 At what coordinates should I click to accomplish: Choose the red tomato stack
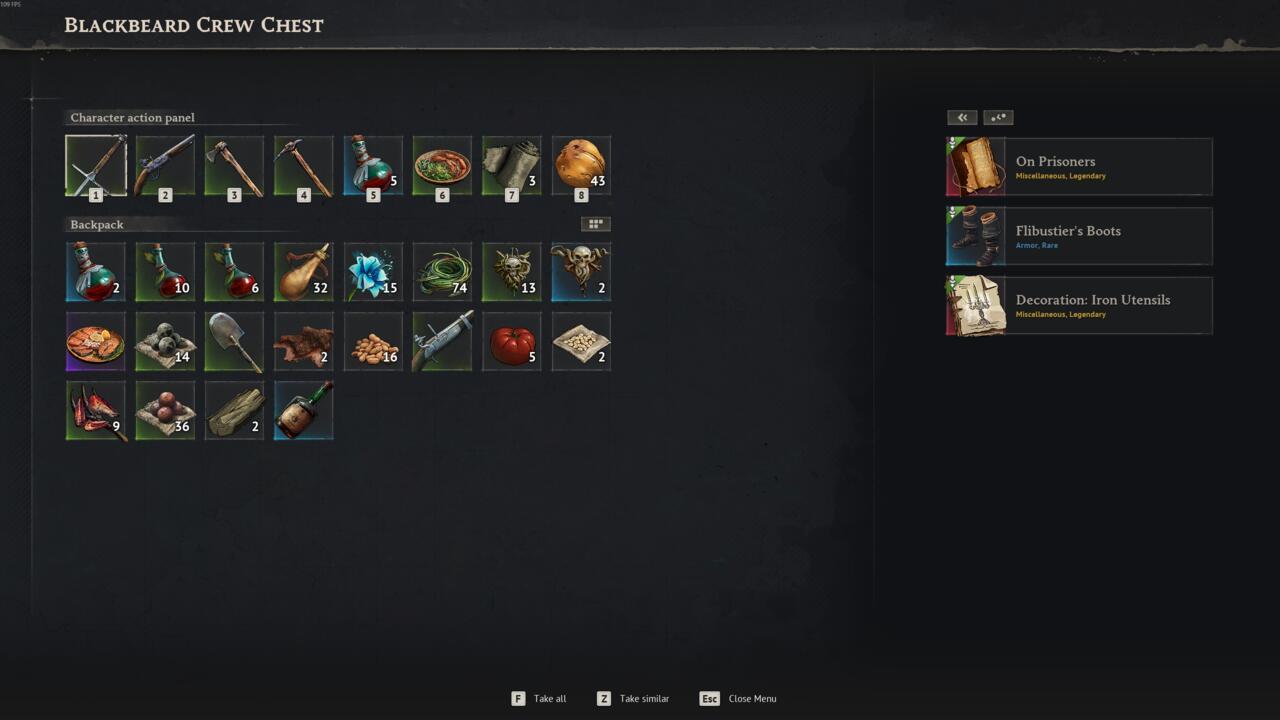tap(512, 342)
